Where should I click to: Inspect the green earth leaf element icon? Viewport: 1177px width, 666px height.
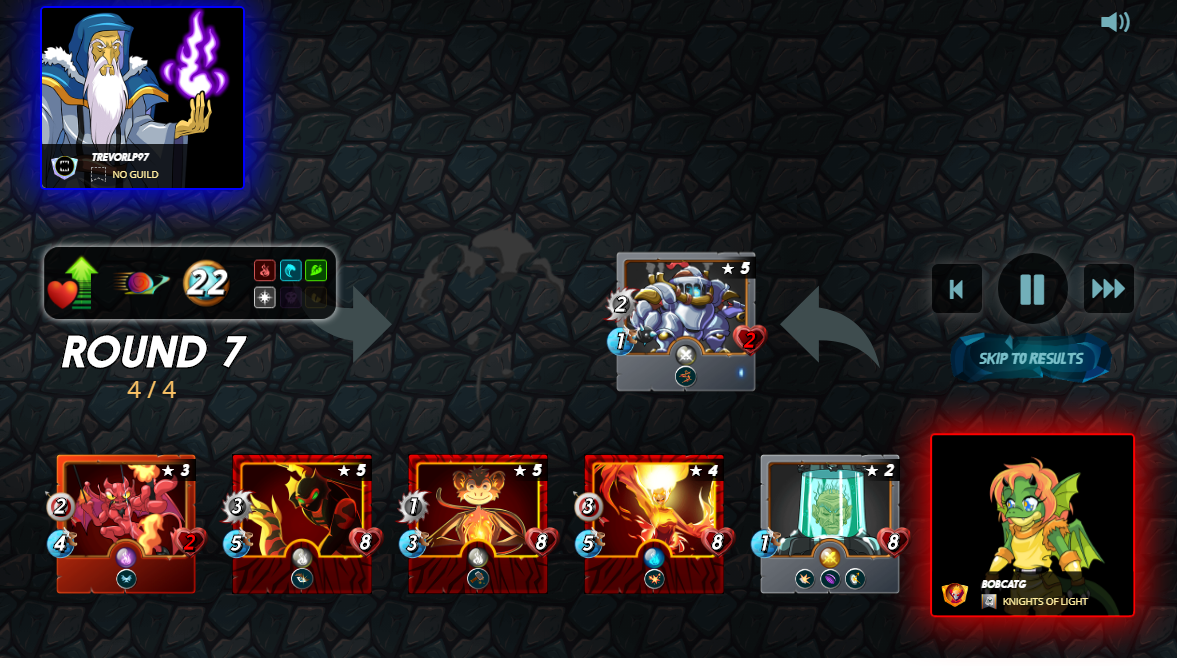(316, 271)
